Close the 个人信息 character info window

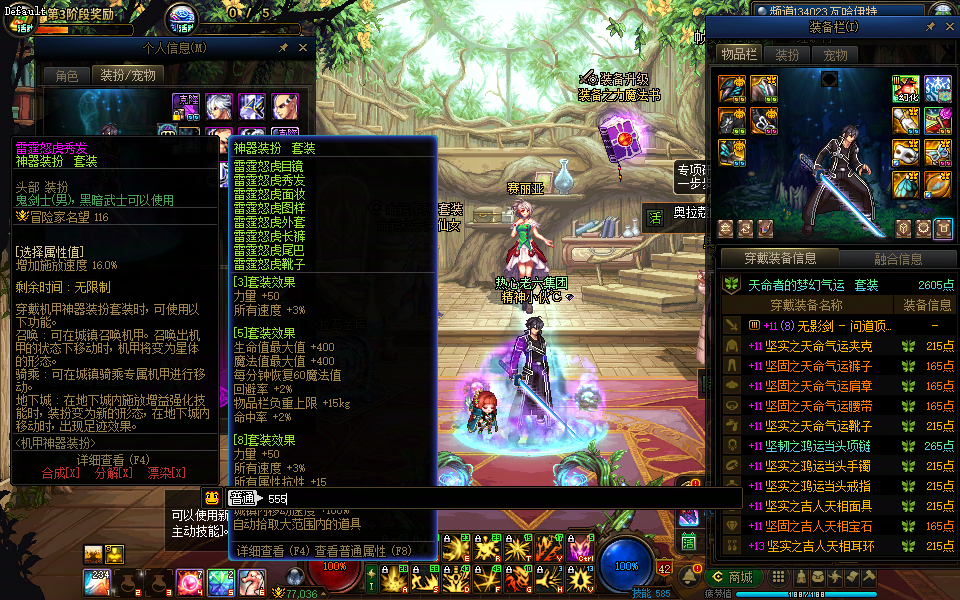[304, 47]
